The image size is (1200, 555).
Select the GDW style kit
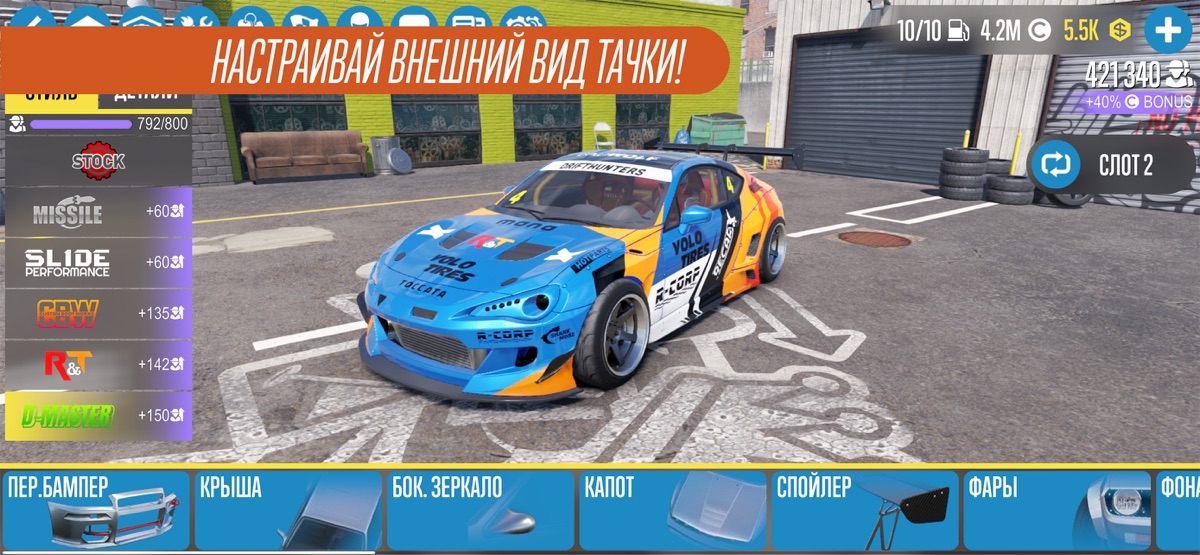point(98,314)
